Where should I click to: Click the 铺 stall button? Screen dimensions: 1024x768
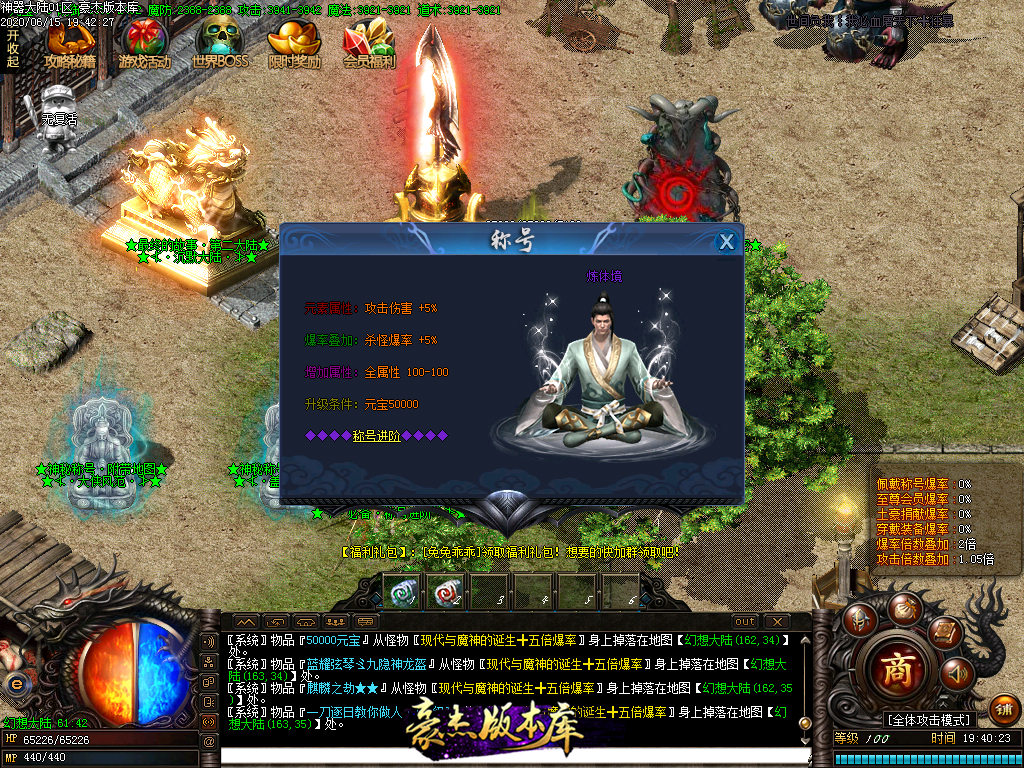(1004, 708)
